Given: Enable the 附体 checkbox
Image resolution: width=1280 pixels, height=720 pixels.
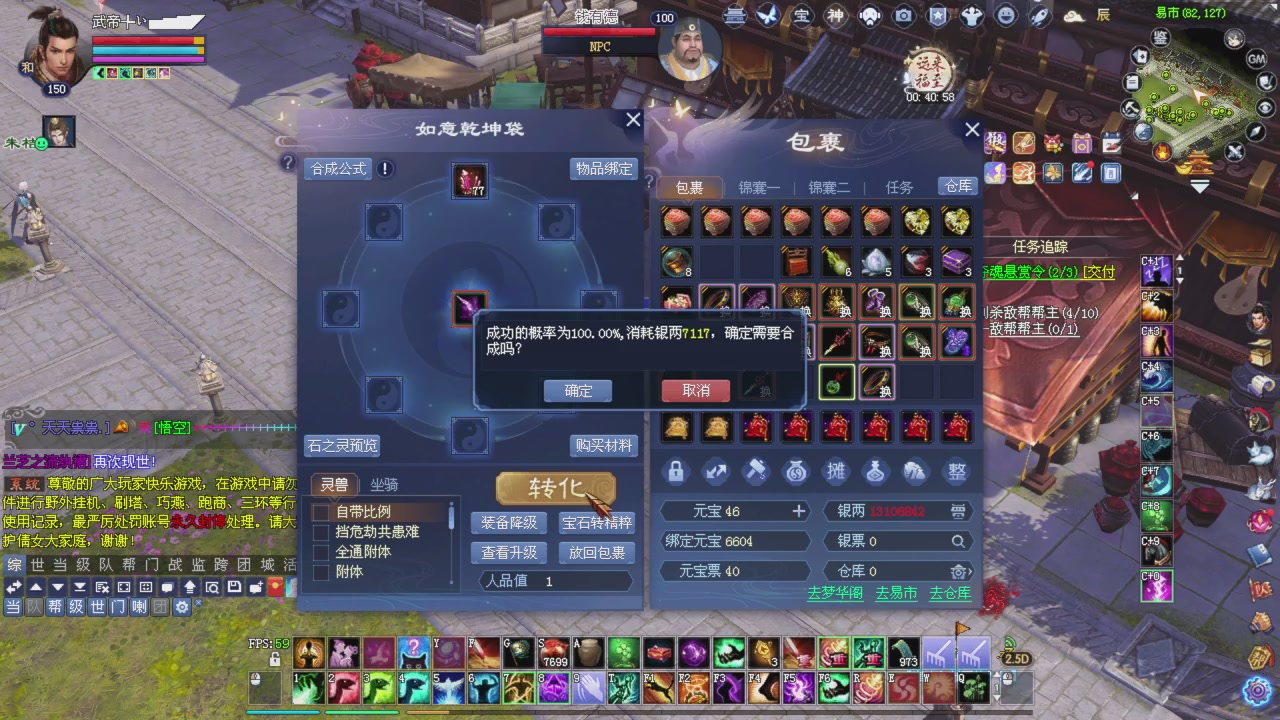Looking at the screenshot, I should point(321,572).
